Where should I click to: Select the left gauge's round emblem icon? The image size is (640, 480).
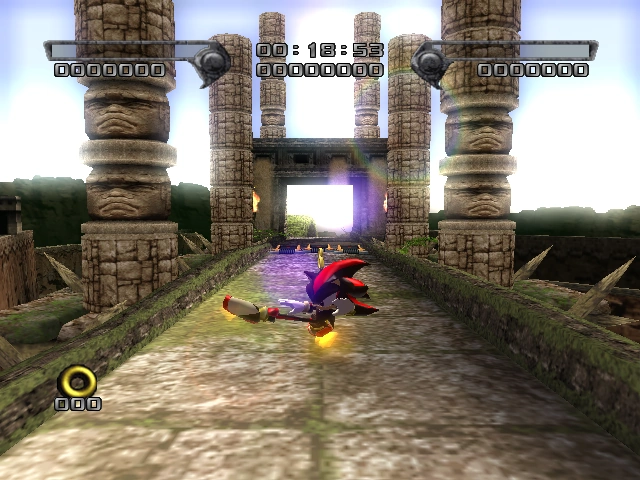tap(214, 60)
